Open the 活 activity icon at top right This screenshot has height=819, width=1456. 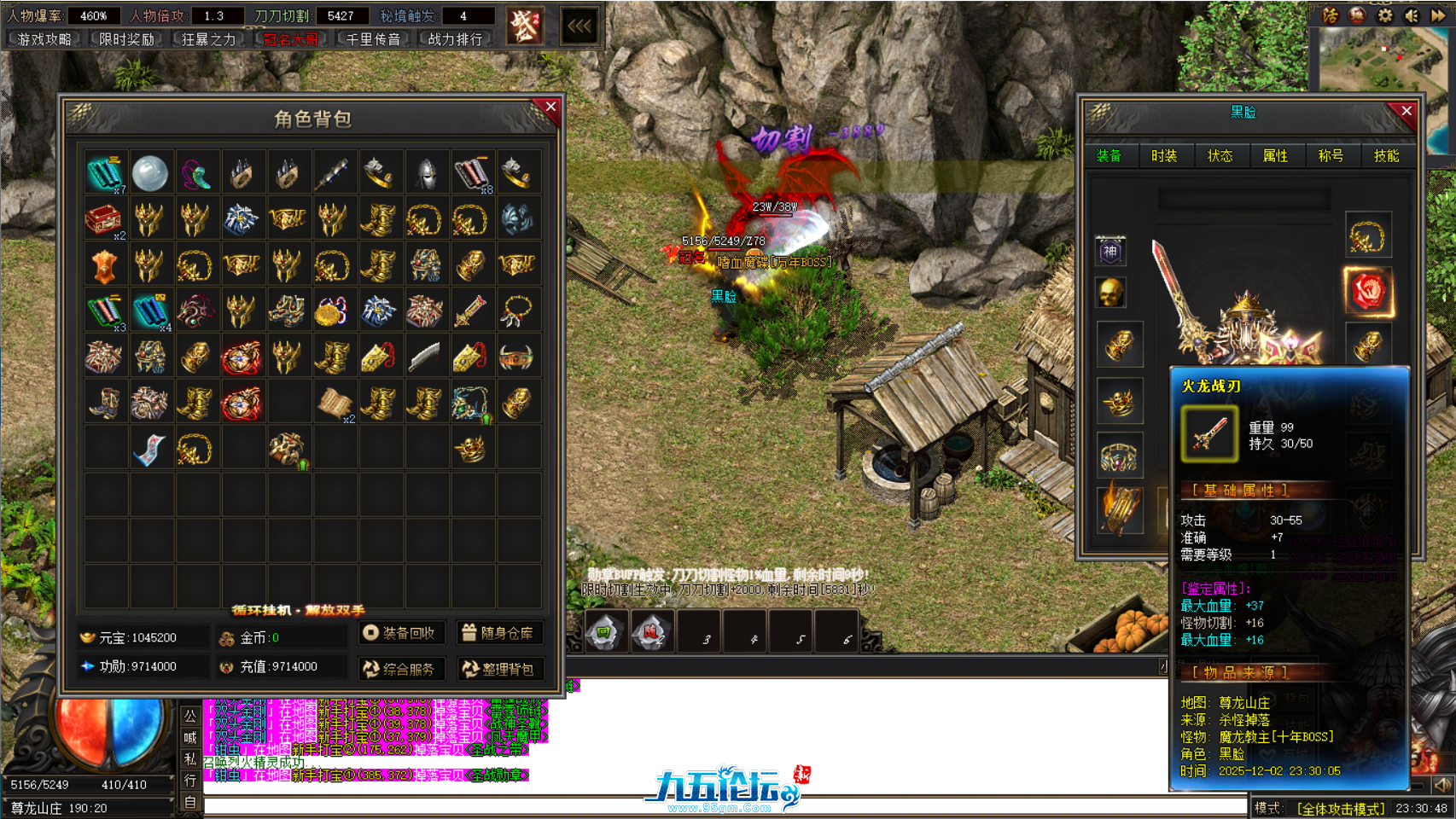pyautogui.click(x=1330, y=15)
